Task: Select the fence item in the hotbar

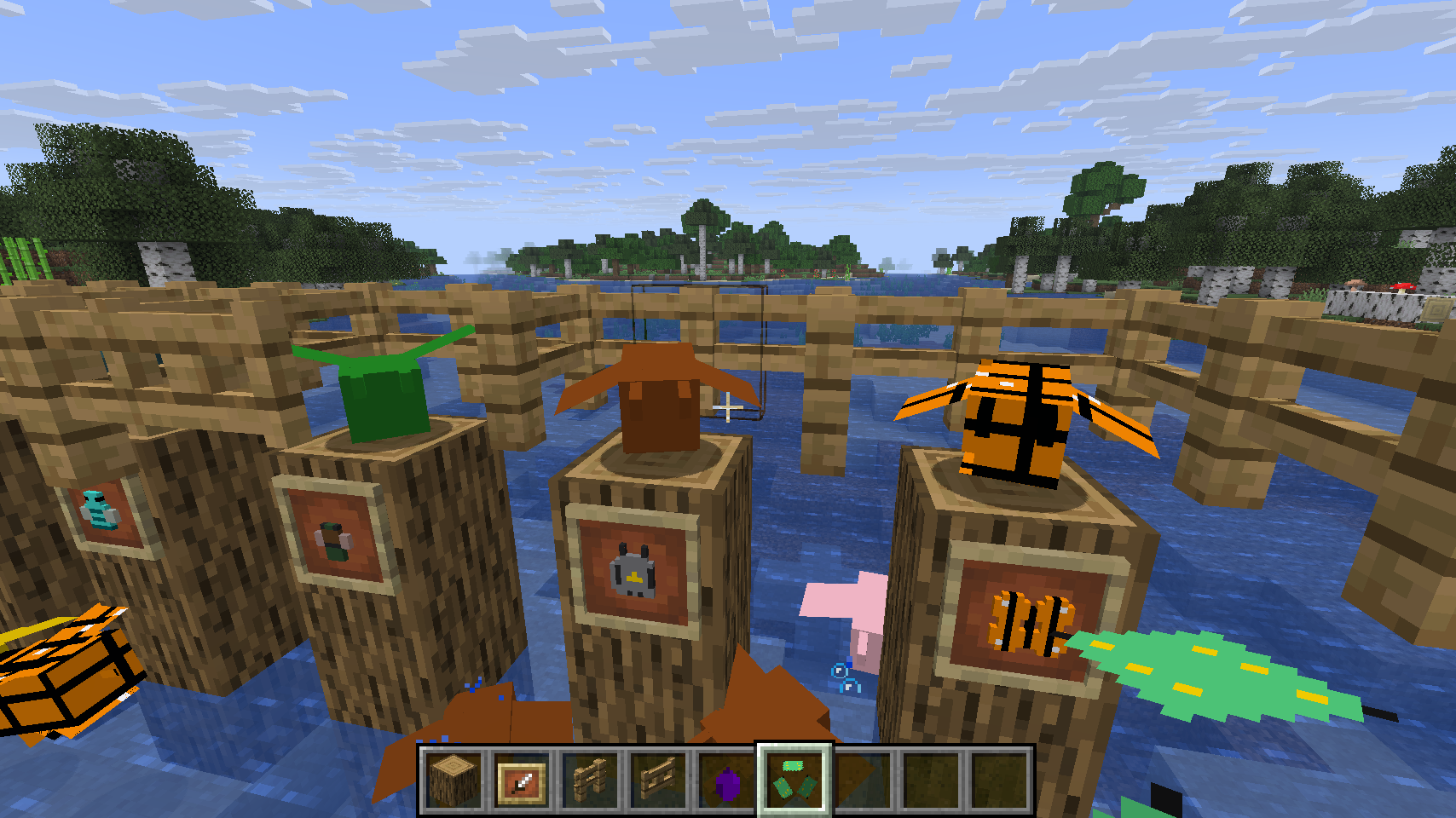Action: pos(589,781)
